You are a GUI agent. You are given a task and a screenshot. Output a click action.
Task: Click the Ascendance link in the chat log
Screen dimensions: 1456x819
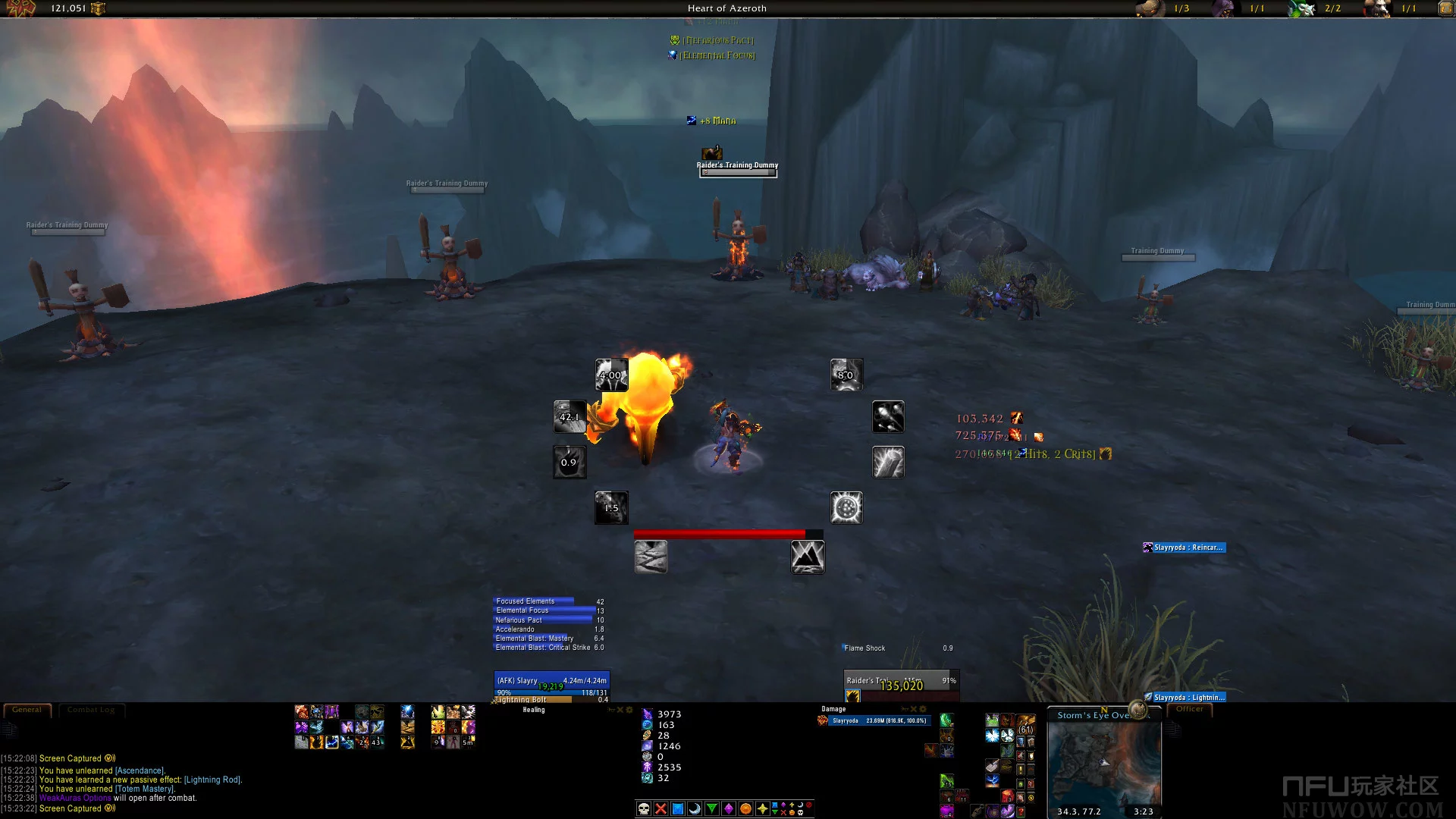[x=140, y=770]
